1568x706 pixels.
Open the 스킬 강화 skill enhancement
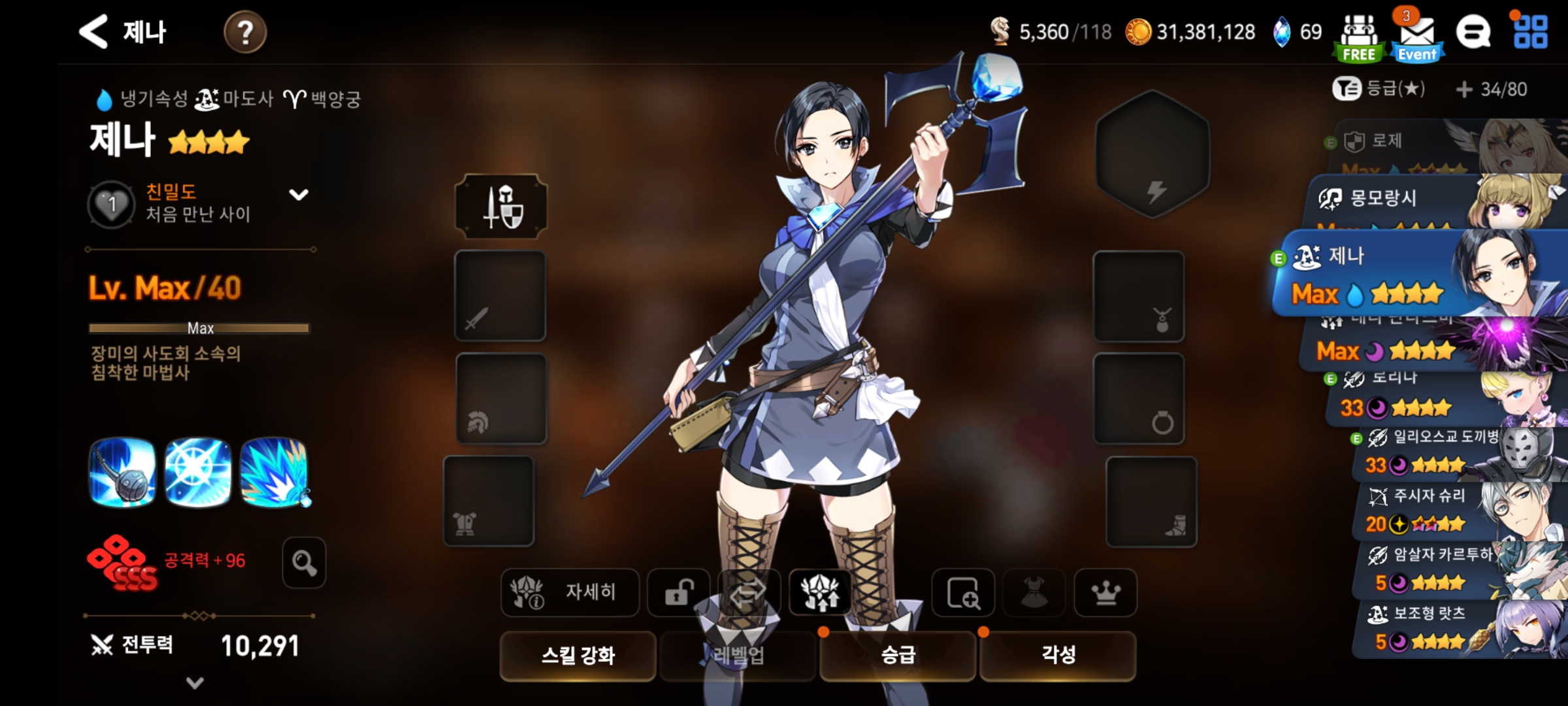pos(578,655)
